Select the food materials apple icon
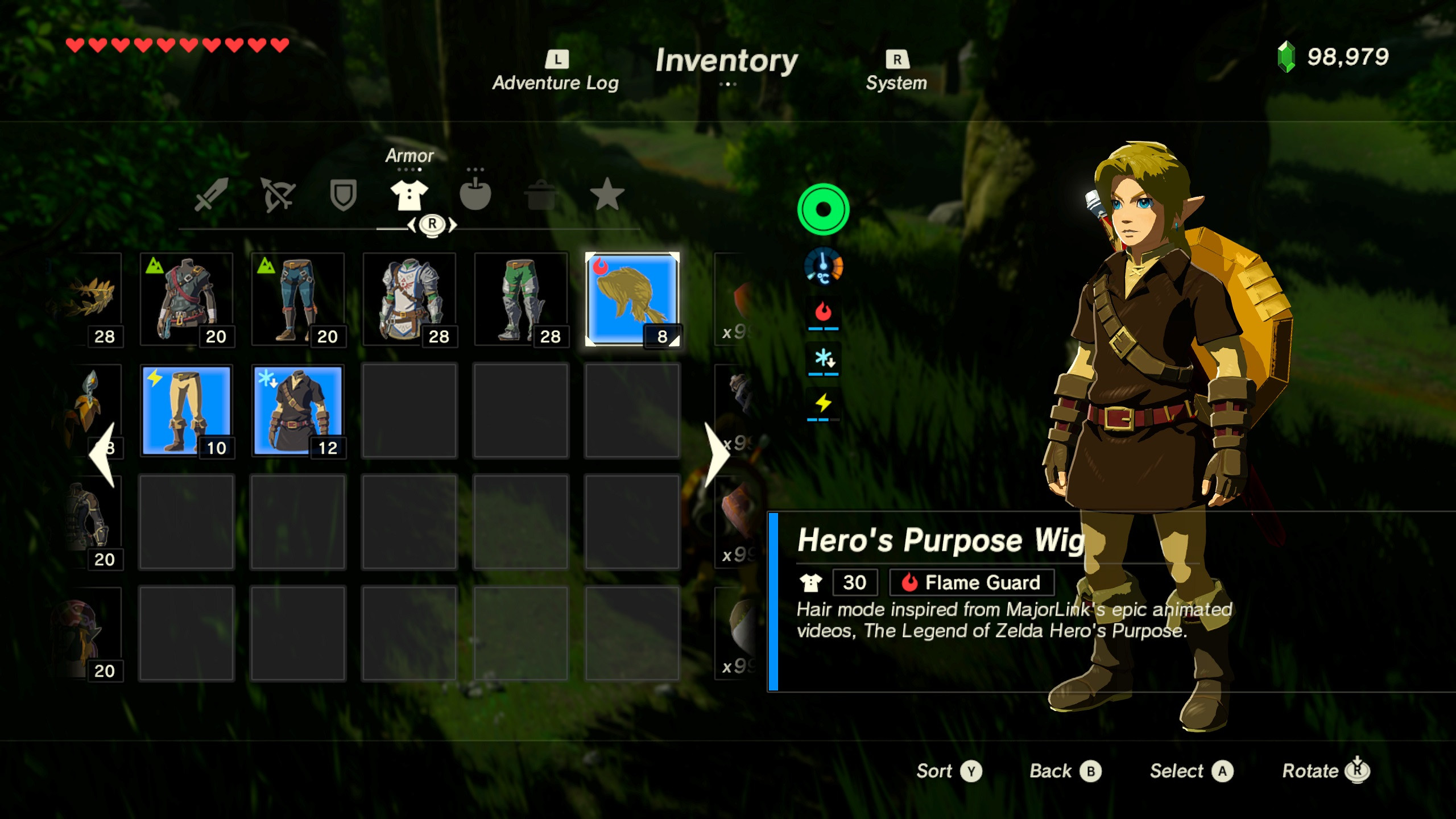Viewport: 1456px width, 819px height. point(477,196)
